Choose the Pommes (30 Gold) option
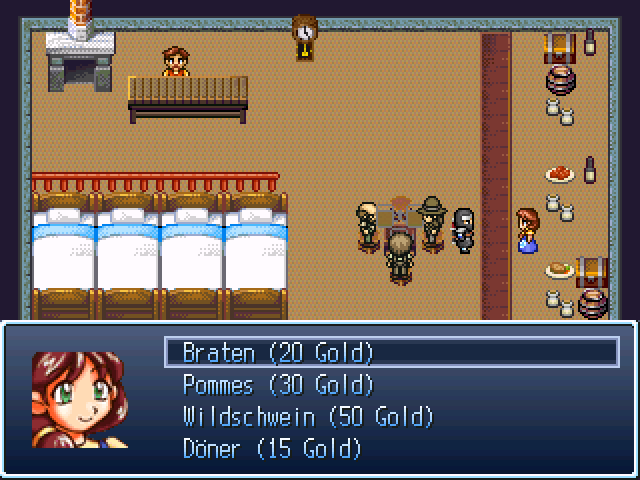The width and height of the screenshot is (640, 480). (x=278, y=384)
